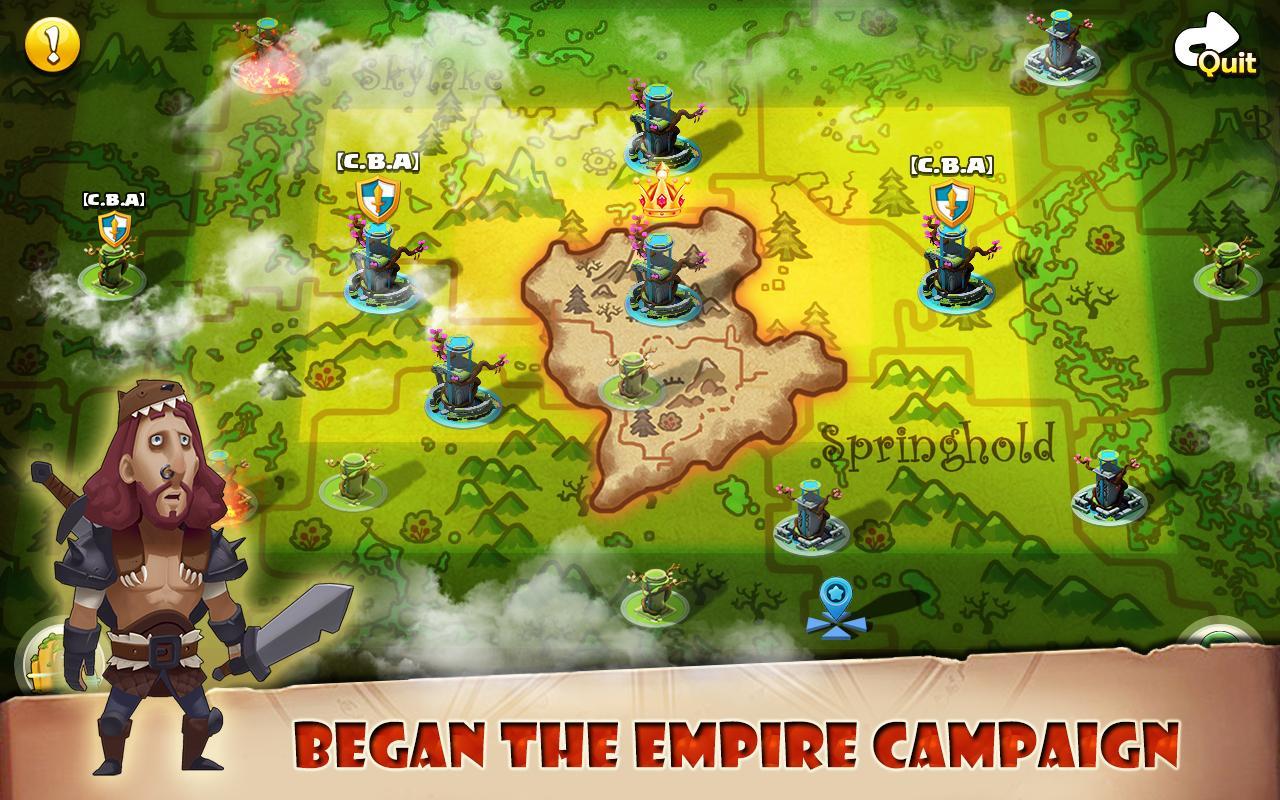Select the crown-marked central tower
Screen dimensions: 1280x800
click(x=660, y=270)
